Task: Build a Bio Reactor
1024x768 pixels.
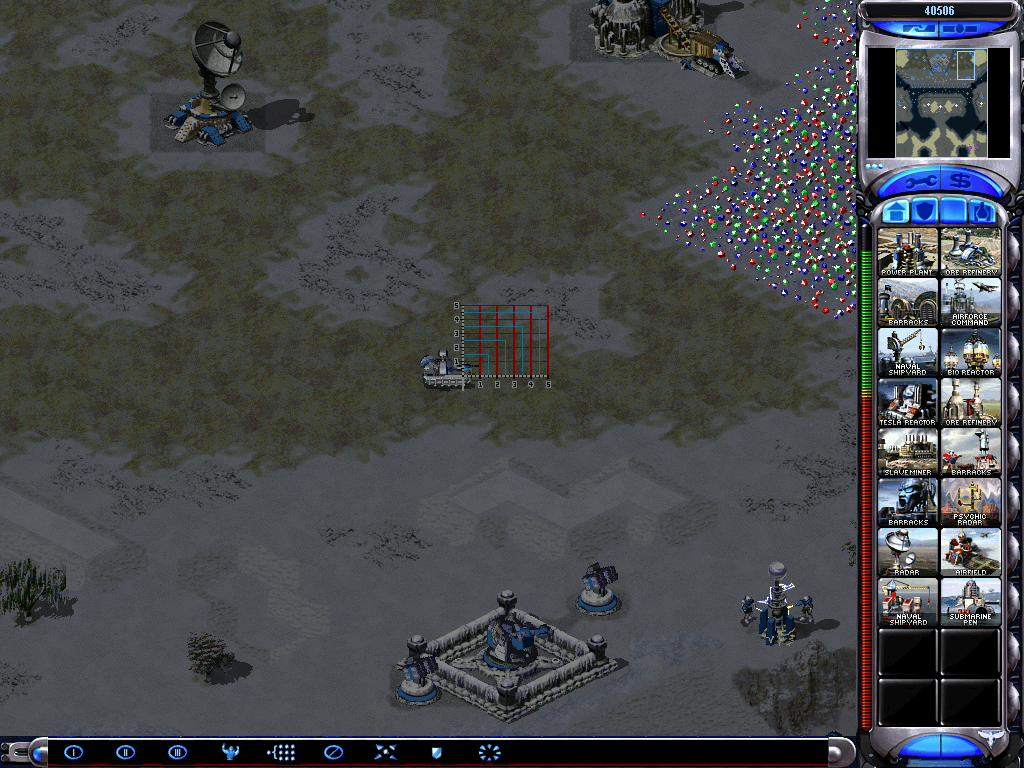Action: [x=970, y=352]
